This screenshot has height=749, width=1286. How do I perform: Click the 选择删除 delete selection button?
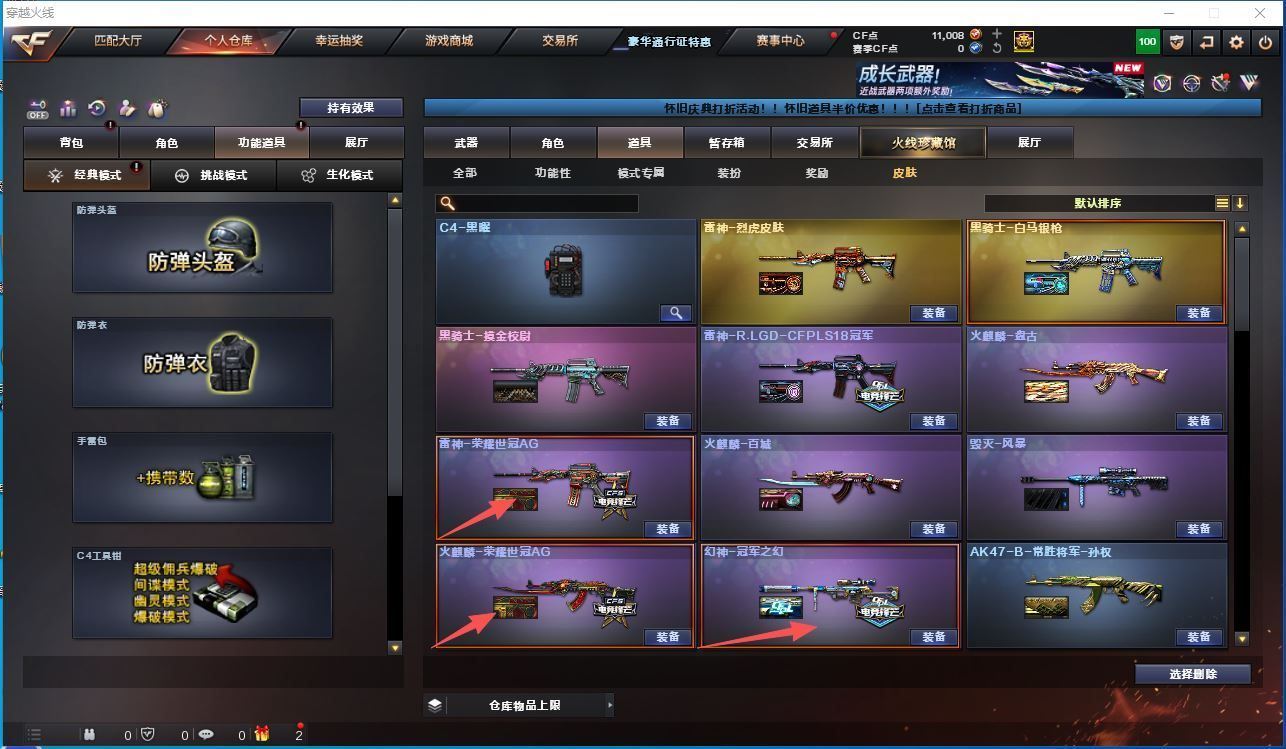click(1192, 674)
